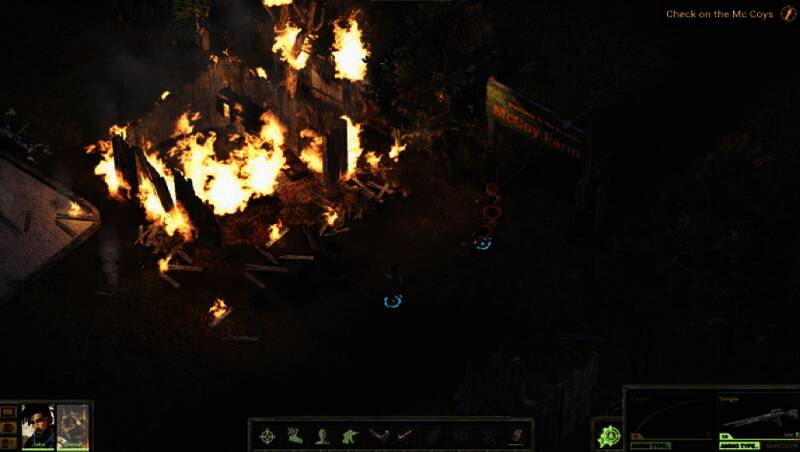
Task: Select the bearded man's party portrait
Action: click(x=38, y=424)
